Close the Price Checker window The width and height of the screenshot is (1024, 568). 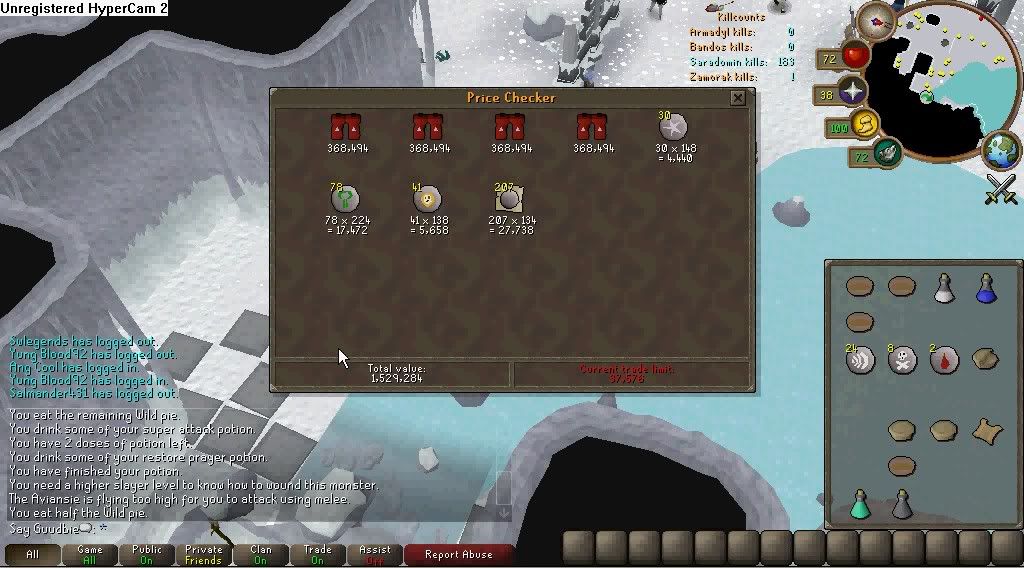[x=737, y=98]
